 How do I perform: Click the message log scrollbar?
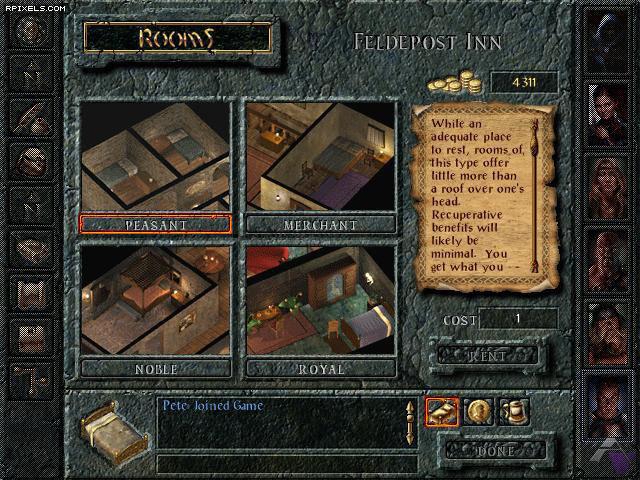(x=409, y=424)
